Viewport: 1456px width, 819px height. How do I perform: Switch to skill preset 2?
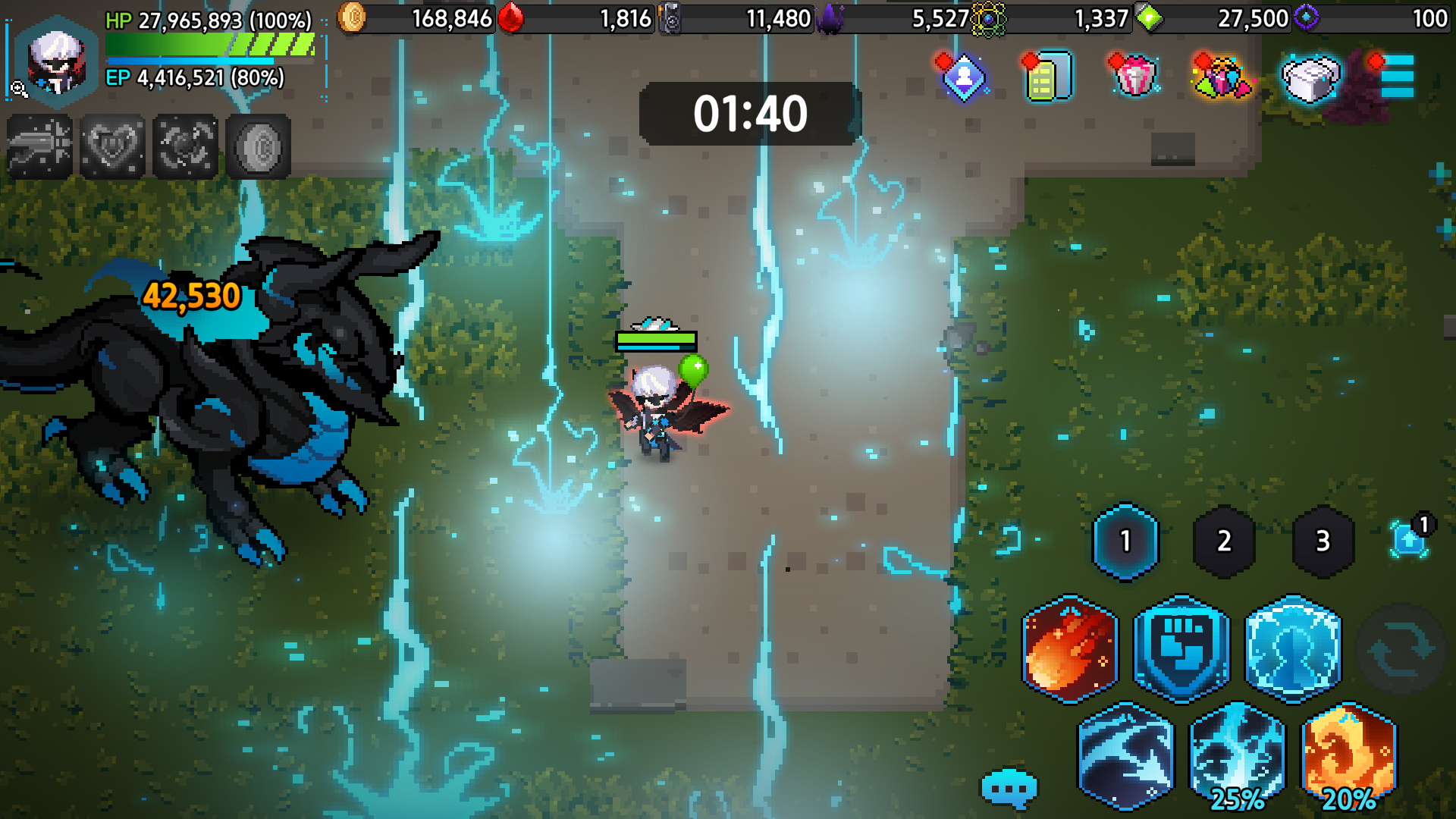pyautogui.click(x=1224, y=541)
